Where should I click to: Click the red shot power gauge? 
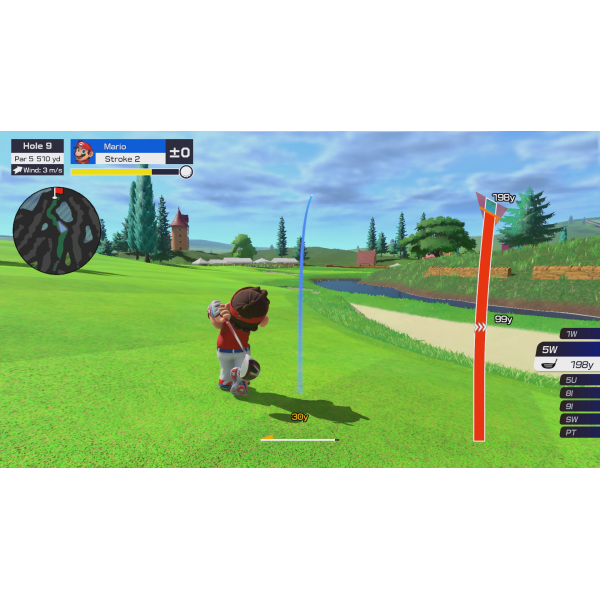(x=480, y=330)
